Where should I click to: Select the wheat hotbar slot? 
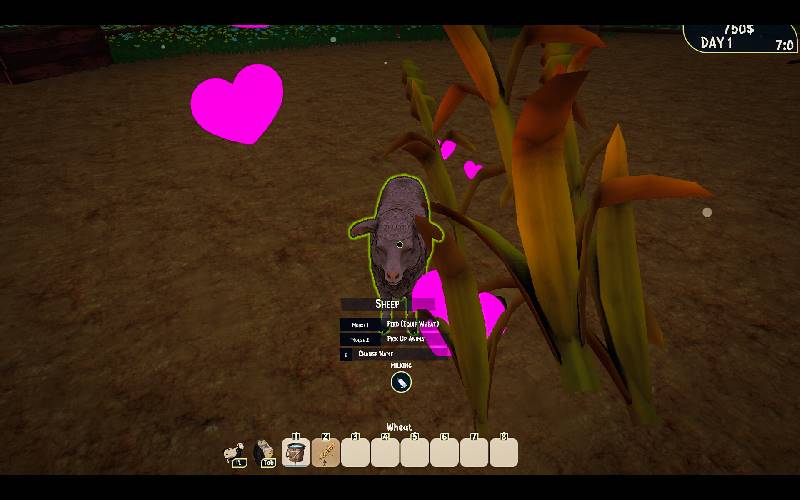pyautogui.click(x=326, y=453)
